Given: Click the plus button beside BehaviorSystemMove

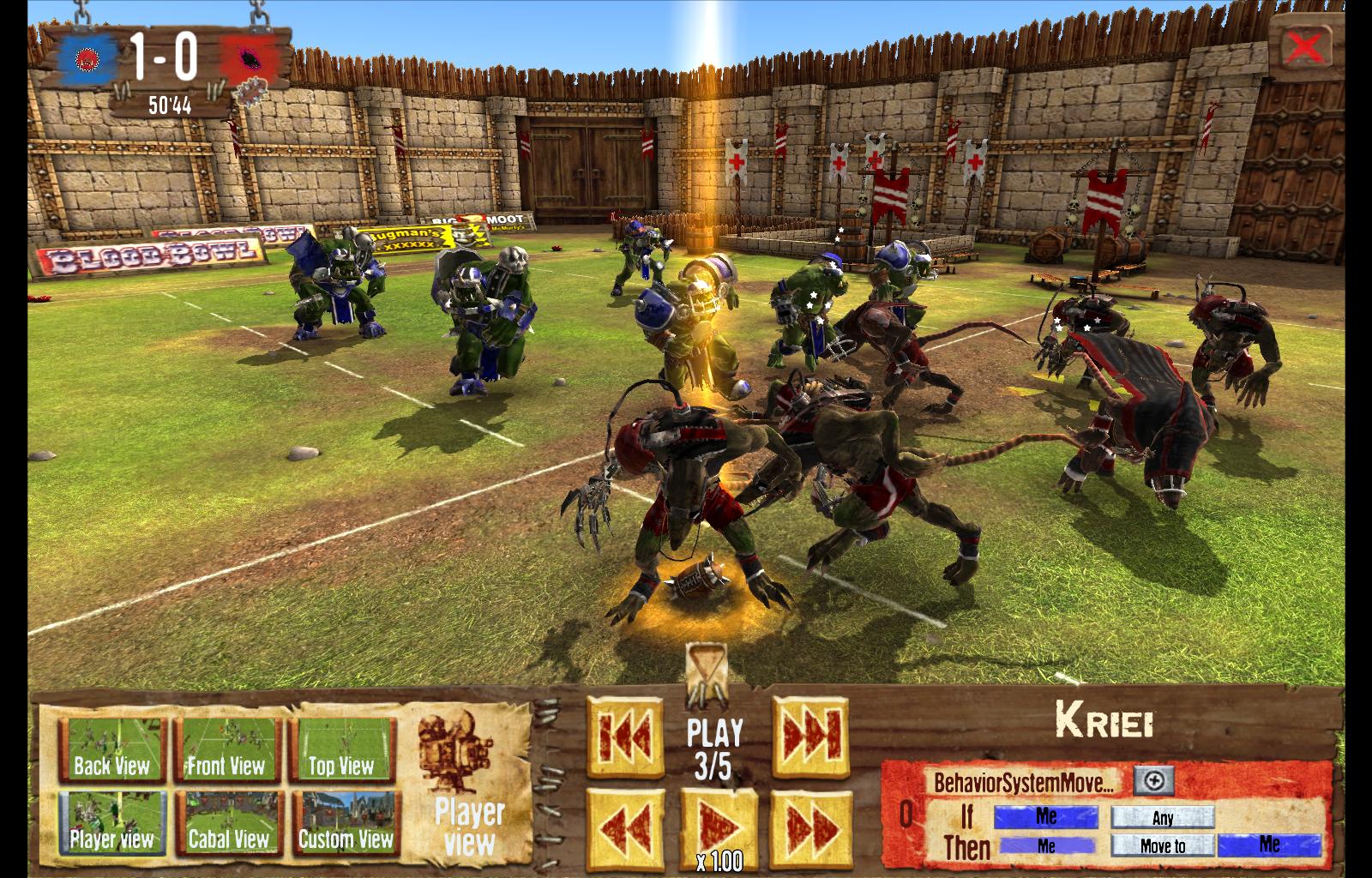Looking at the screenshot, I should point(1153,780).
